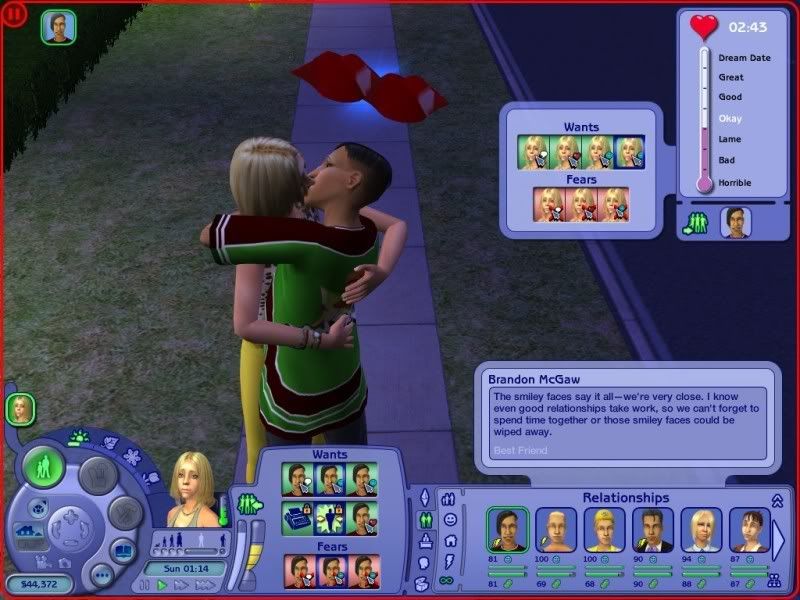The height and width of the screenshot is (600, 800).
Task: Select the sim portrait at top left
Action: coord(57,28)
